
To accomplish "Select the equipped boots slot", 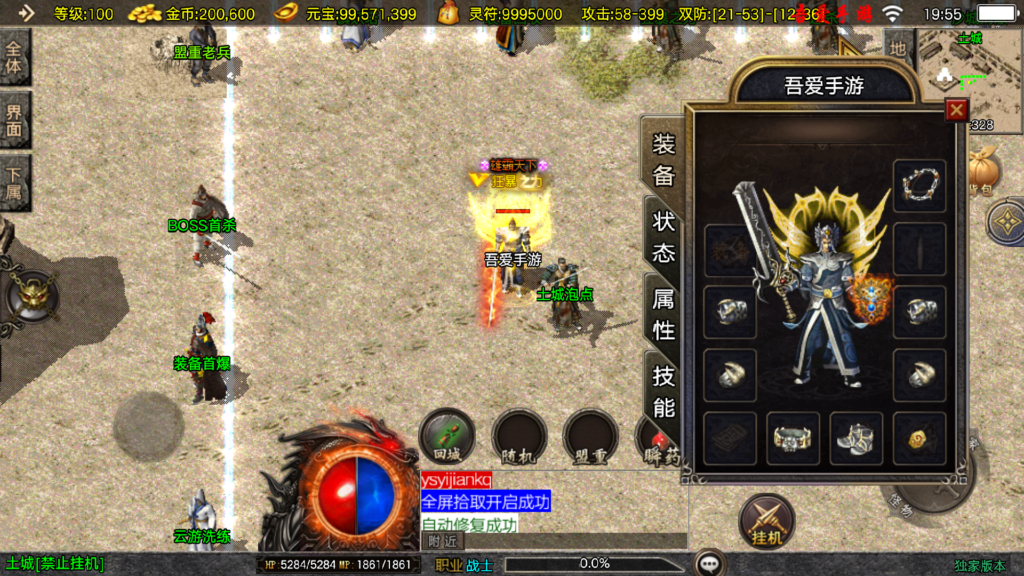I will point(856,438).
